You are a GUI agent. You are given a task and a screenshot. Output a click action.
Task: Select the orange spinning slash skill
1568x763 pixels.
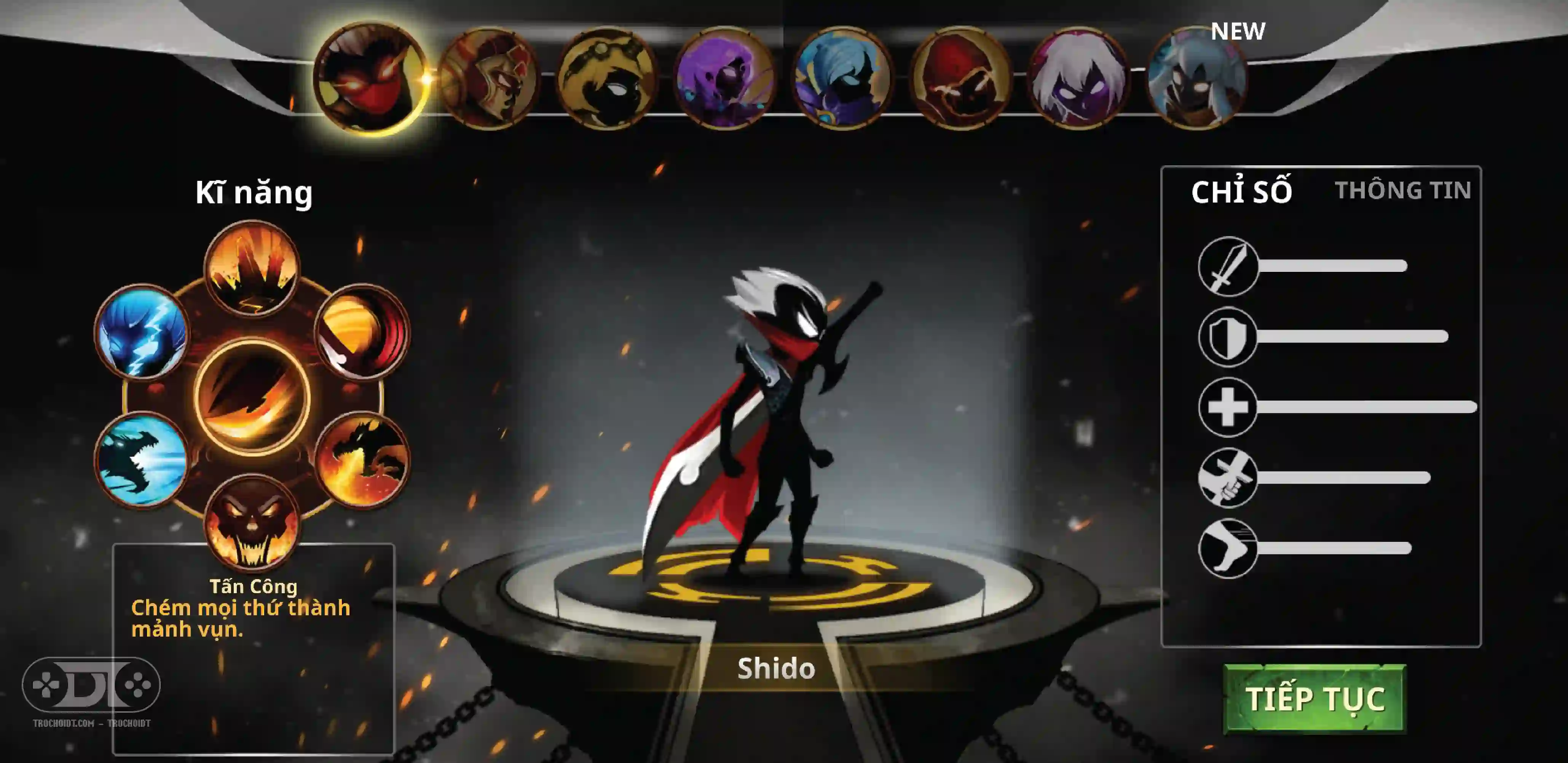click(x=362, y=332)
